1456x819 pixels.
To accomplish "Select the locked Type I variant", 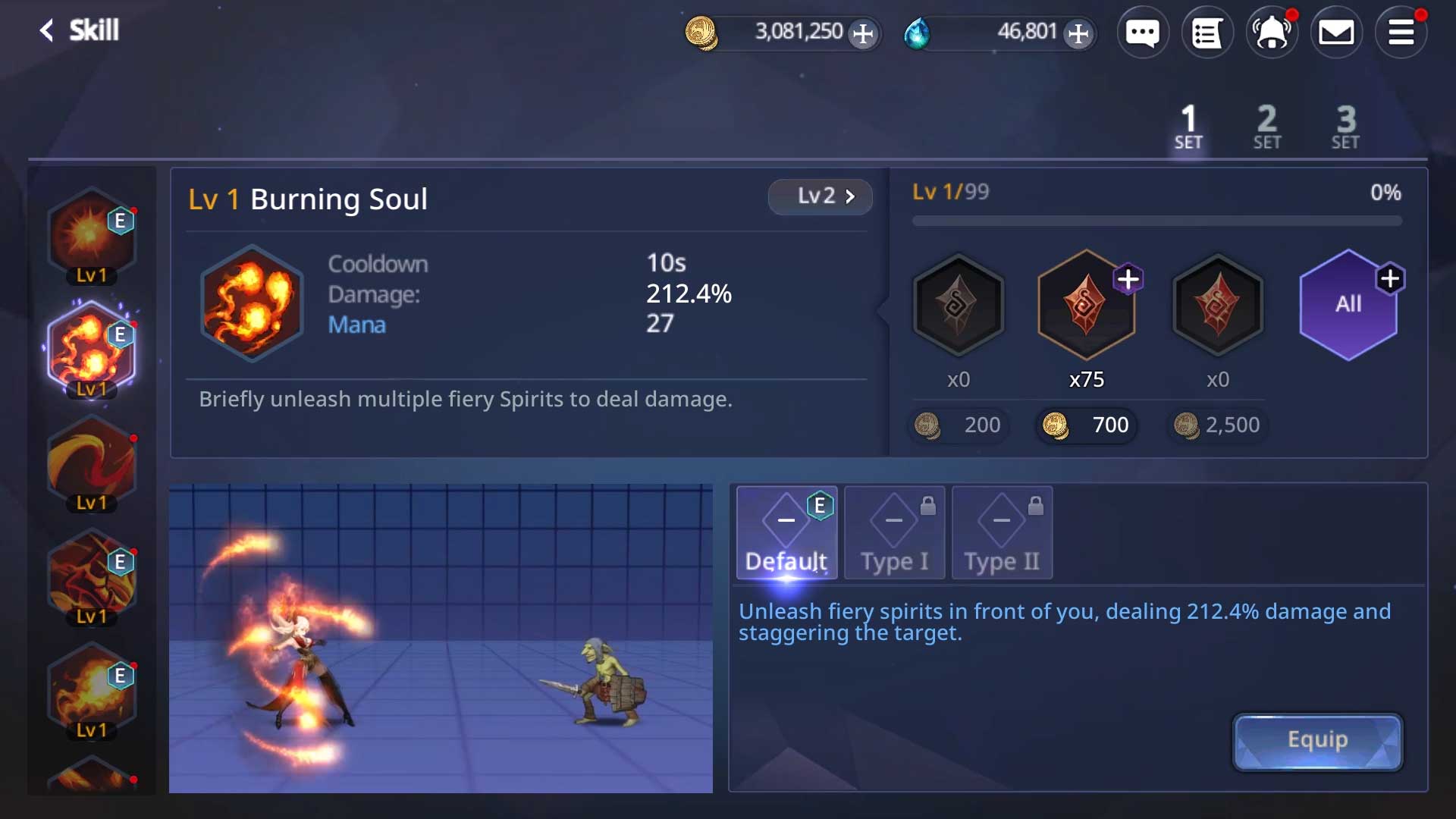I will [894, 533].
